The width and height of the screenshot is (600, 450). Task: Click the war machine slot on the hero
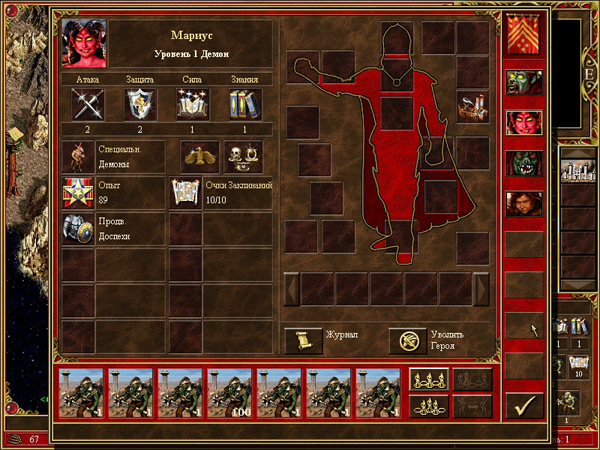pos(472,105)
